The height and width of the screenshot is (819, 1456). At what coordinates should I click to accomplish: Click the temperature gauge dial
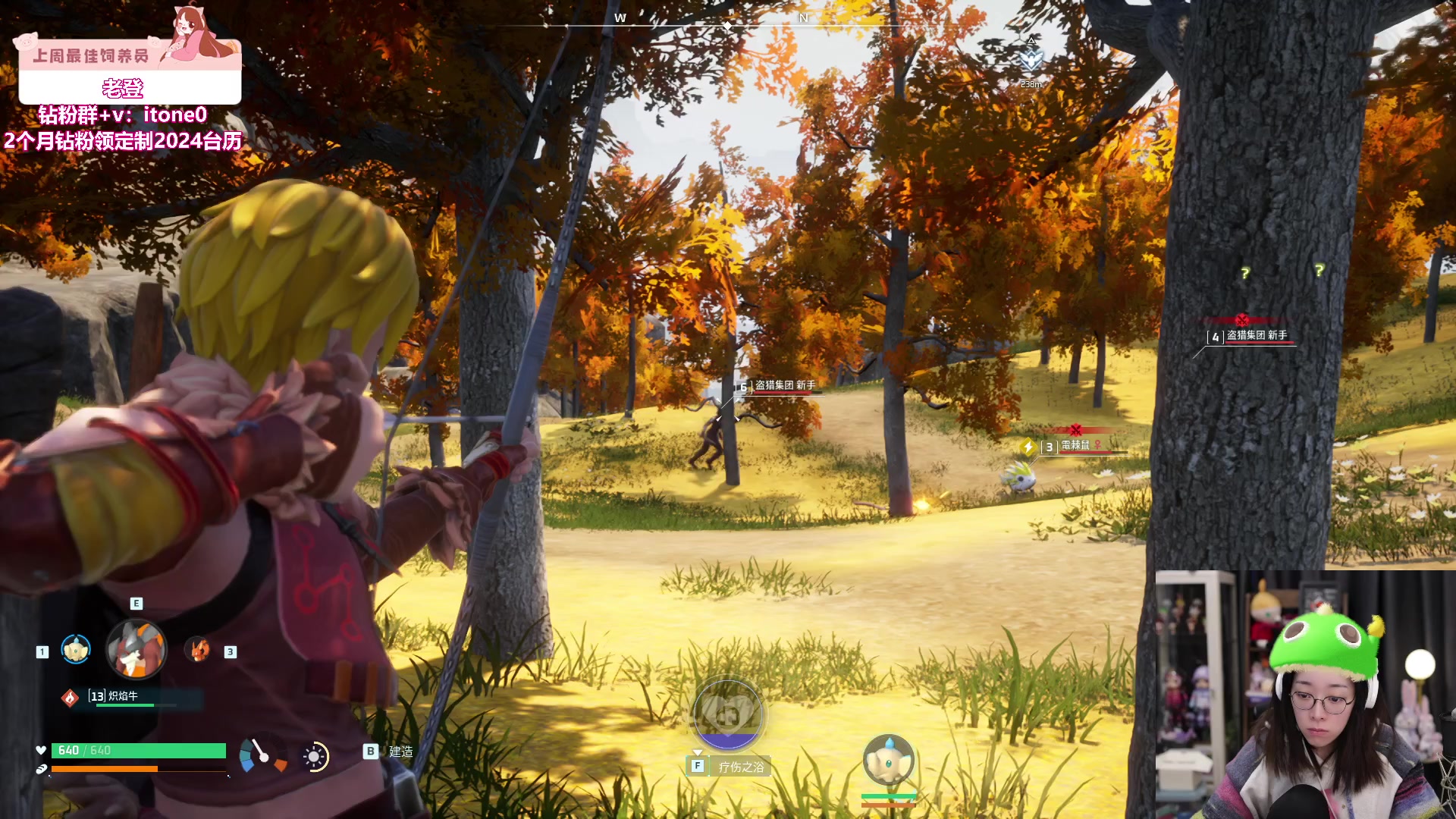tap(262, 755)
